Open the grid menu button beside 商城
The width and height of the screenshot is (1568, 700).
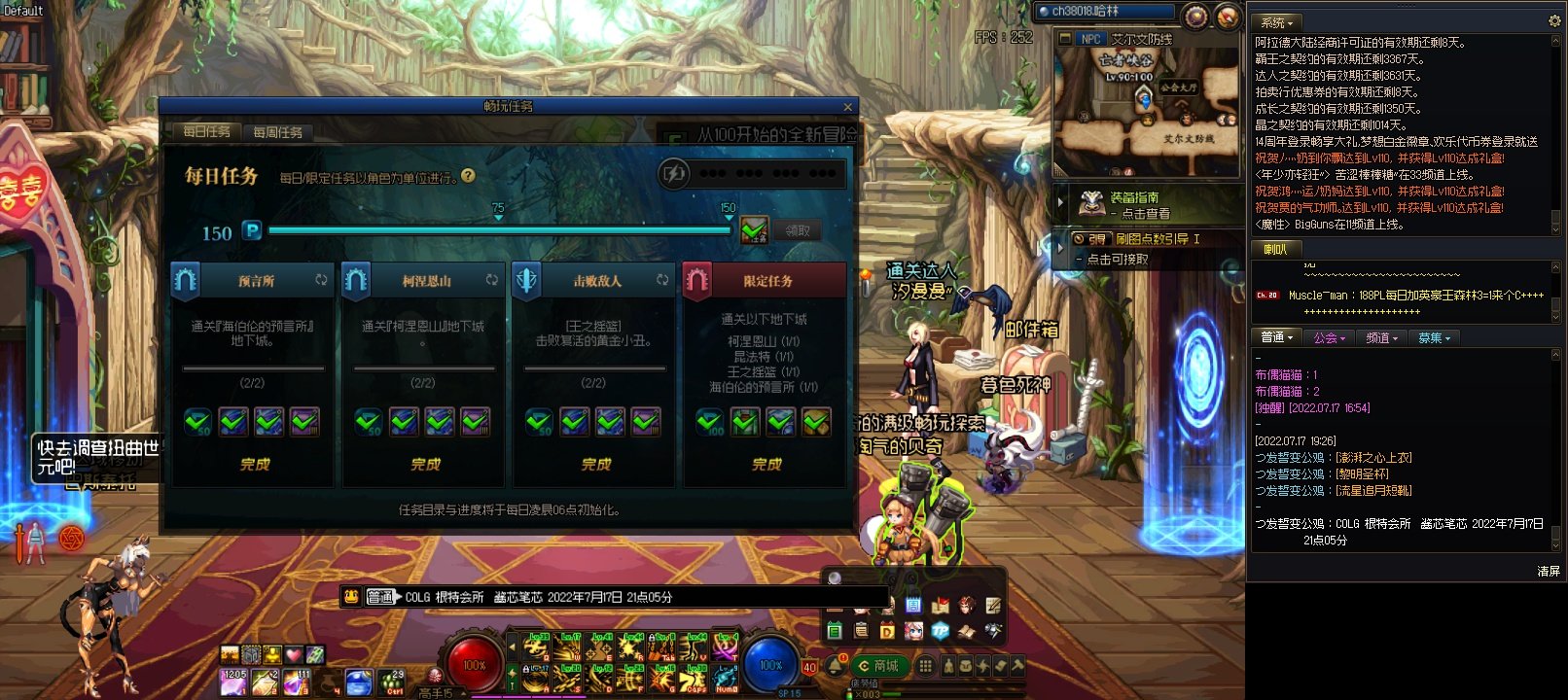926,666
